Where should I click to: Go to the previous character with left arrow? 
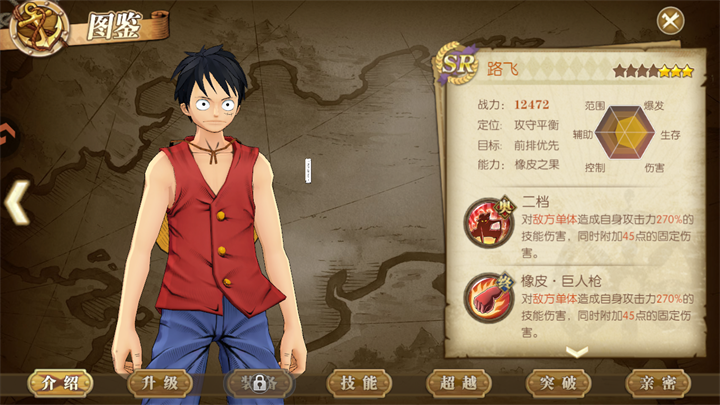16,202
